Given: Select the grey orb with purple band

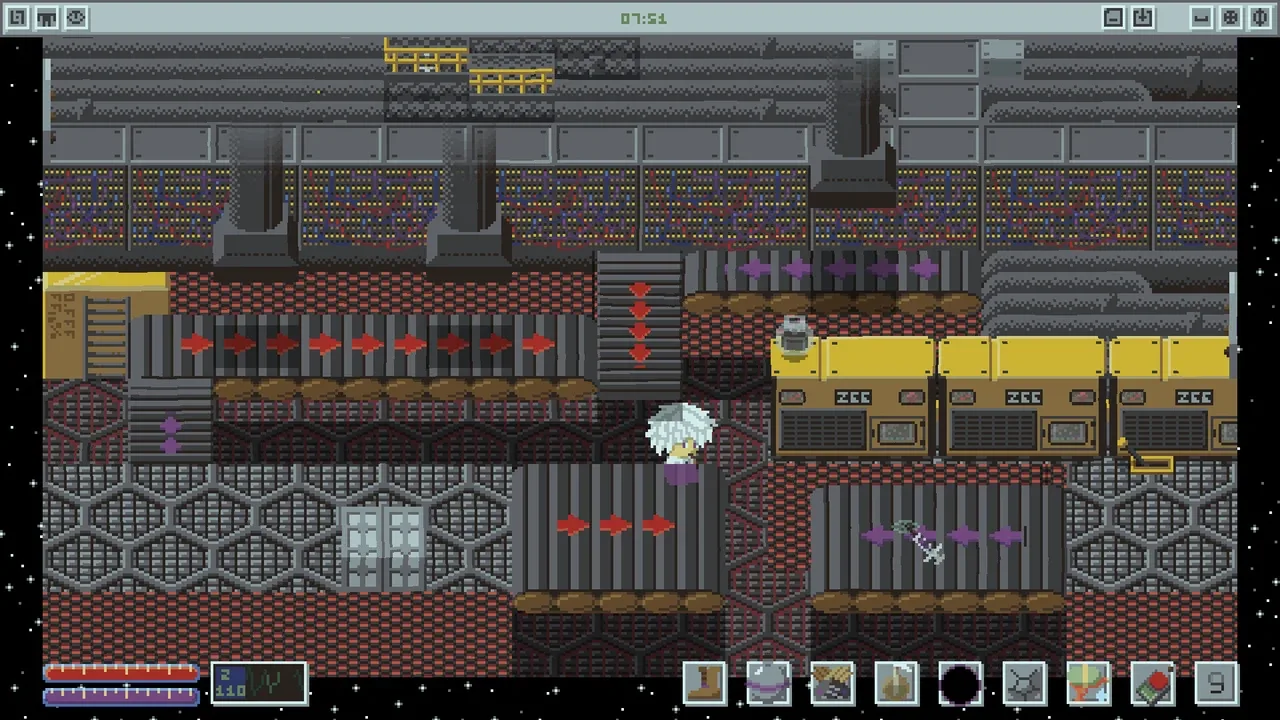Looking at the screenshot, I should [x=769, y=684].
